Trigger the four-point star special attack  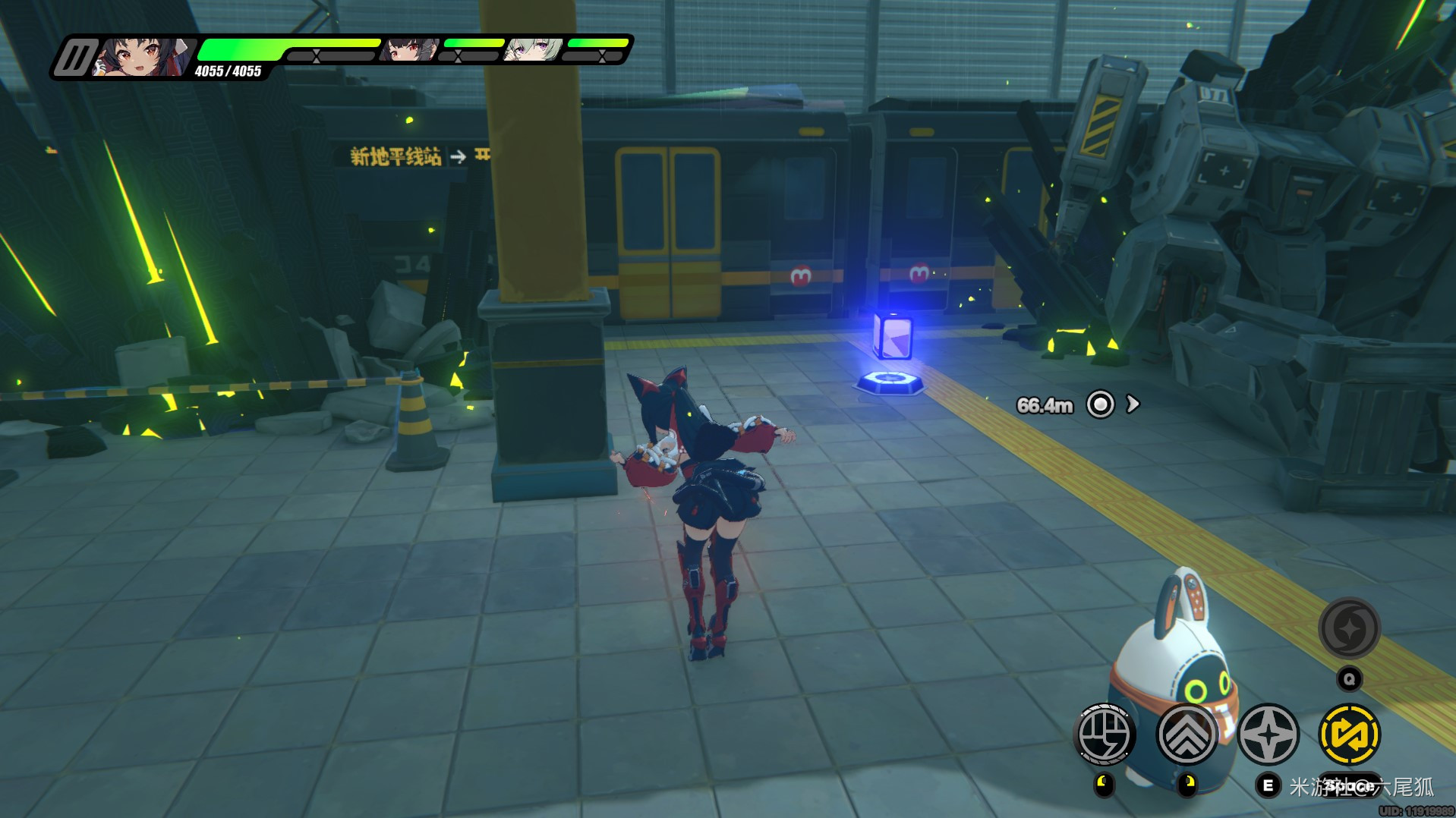pyautogui.click(x=1268, y=734)
